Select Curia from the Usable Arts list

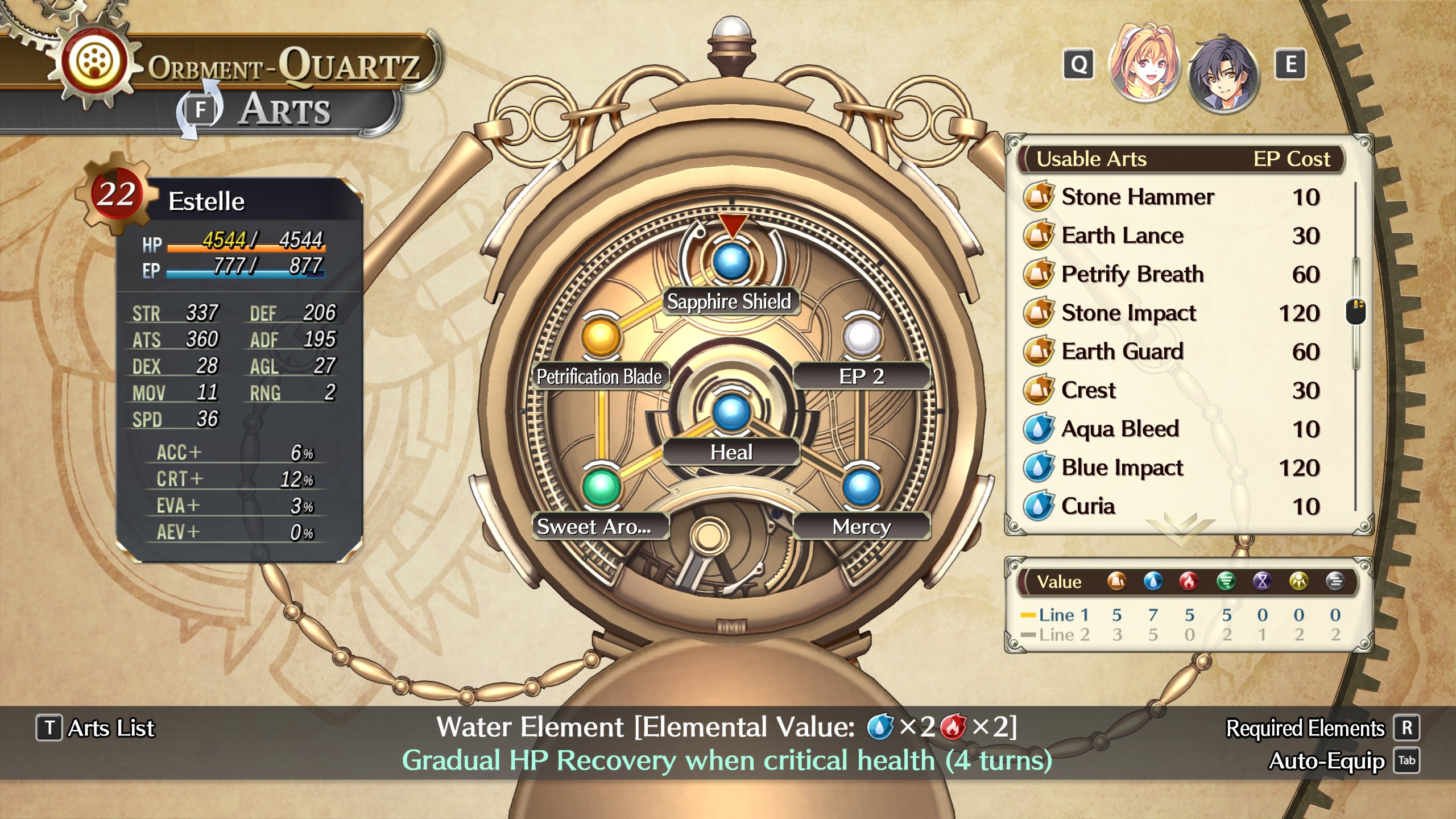(1088, 506)
